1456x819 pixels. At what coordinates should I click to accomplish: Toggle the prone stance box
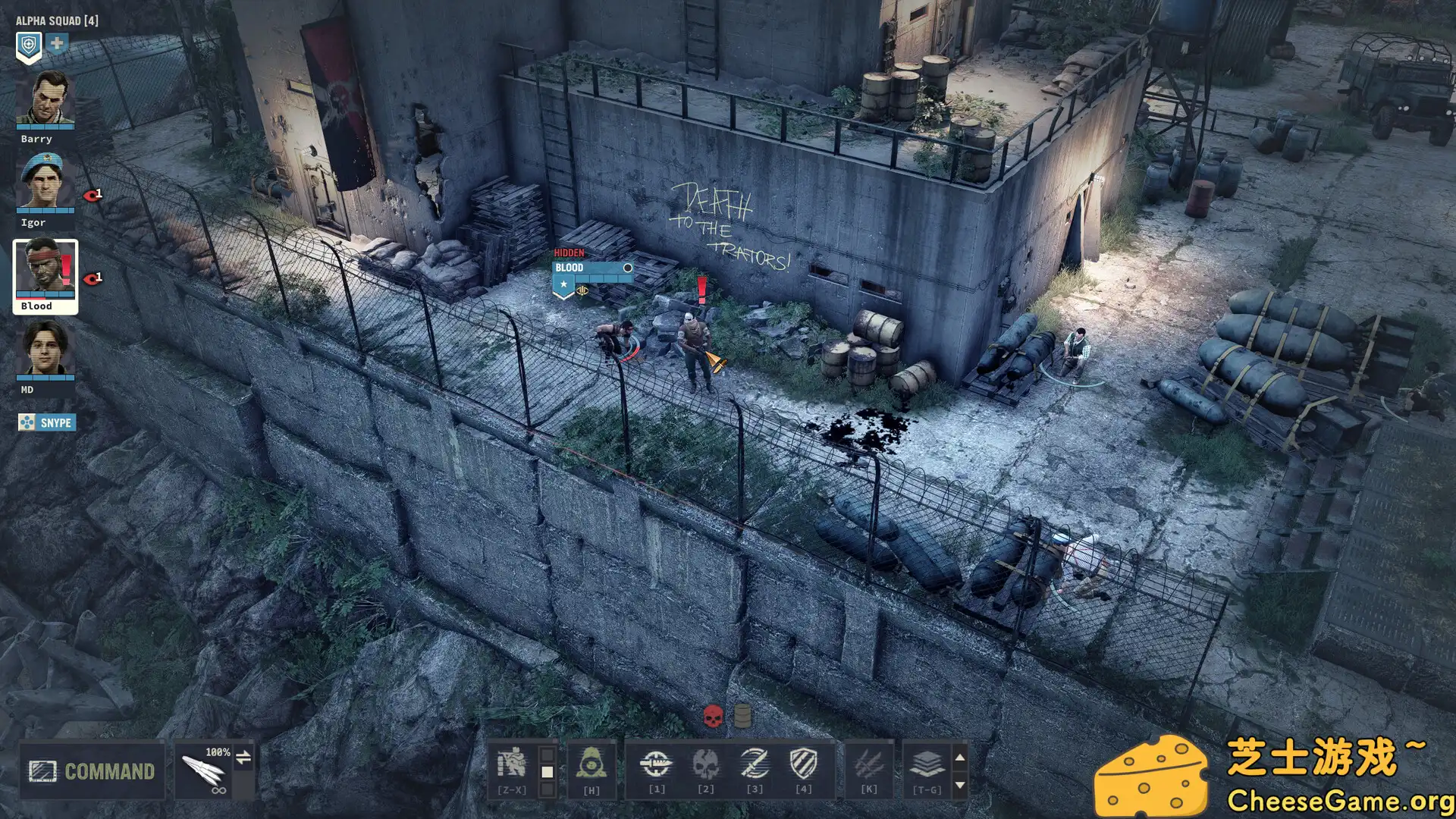point(546,789)
